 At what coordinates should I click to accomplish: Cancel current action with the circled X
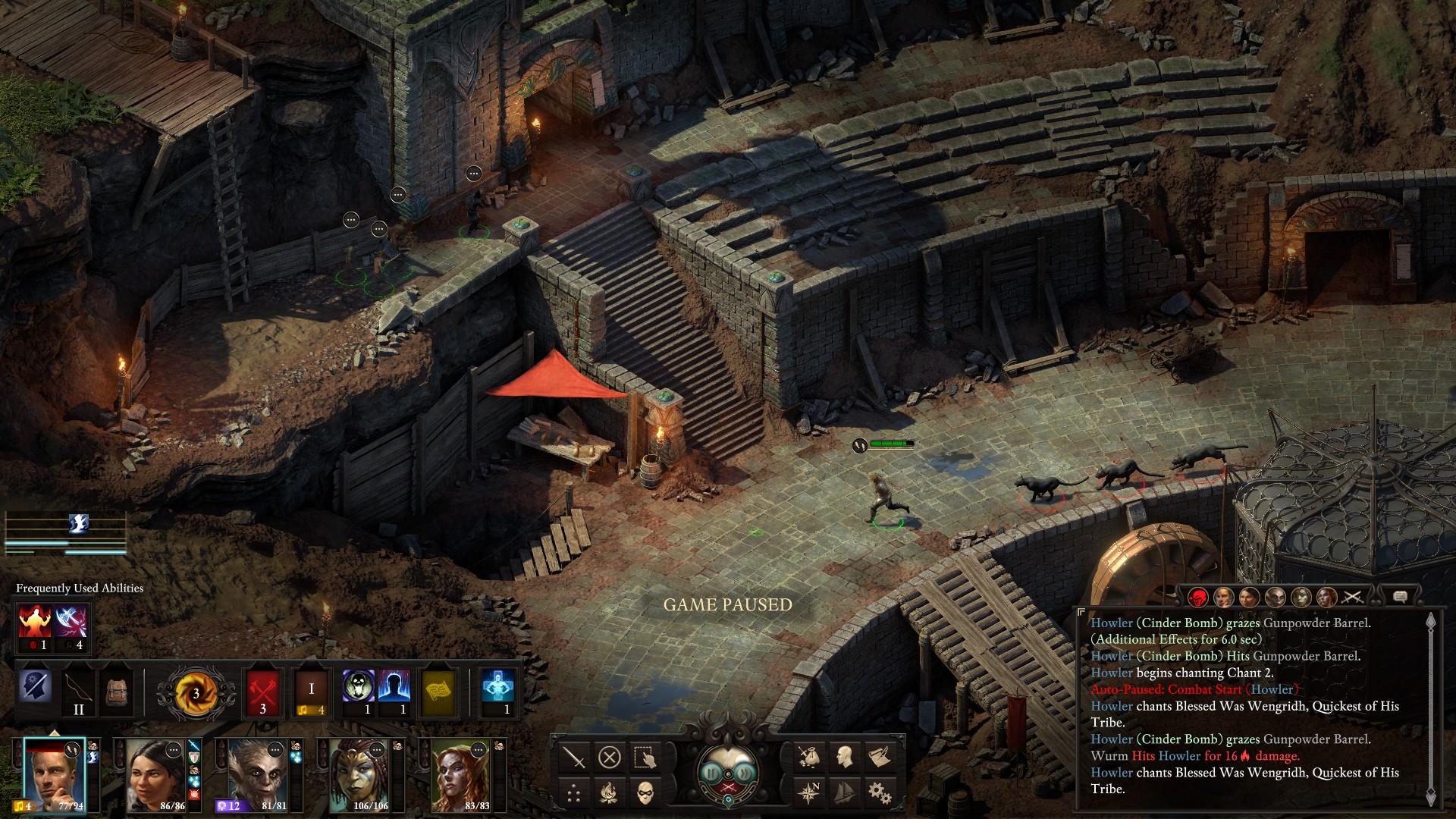coord(610,757)
